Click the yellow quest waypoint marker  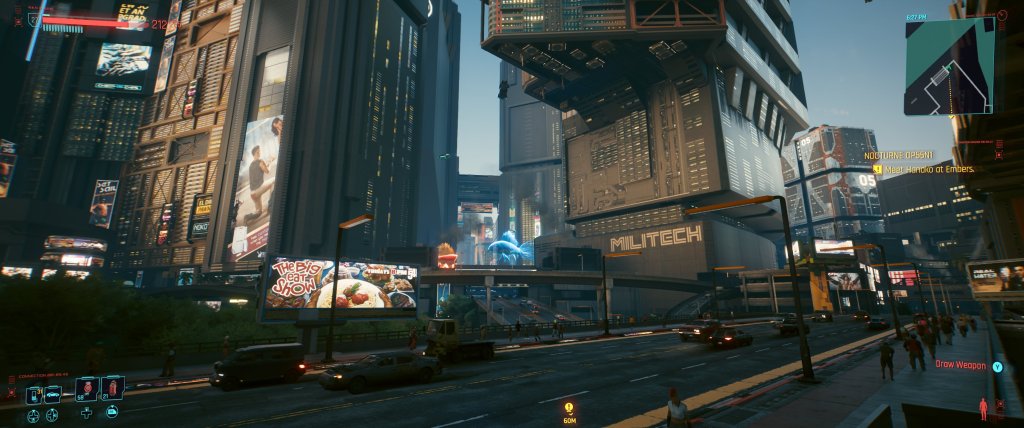tap(569, 407)
